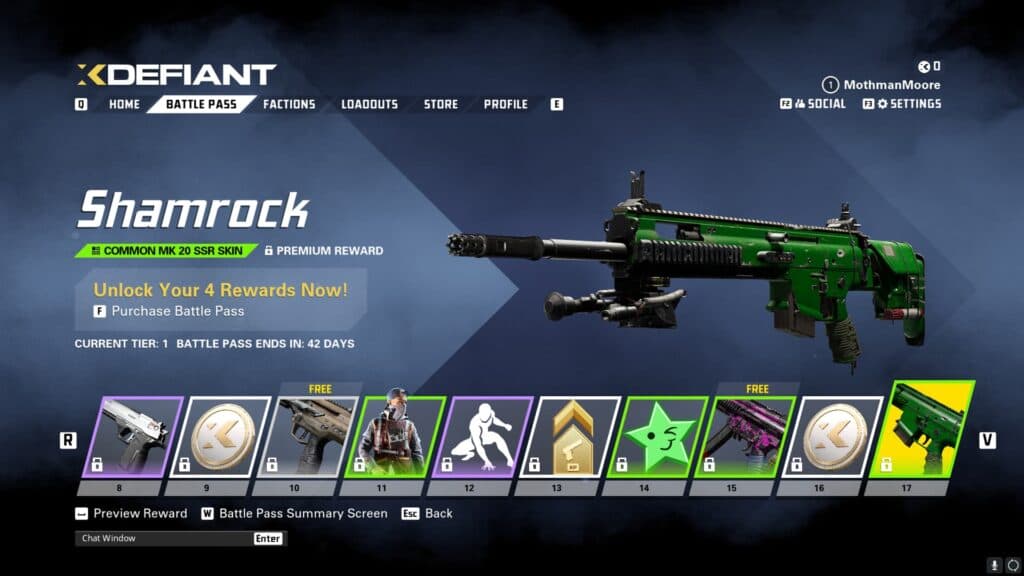Select the tier 13 gold chevron reward
Viewport: 1024px width, 576px height.
point(569,436)
